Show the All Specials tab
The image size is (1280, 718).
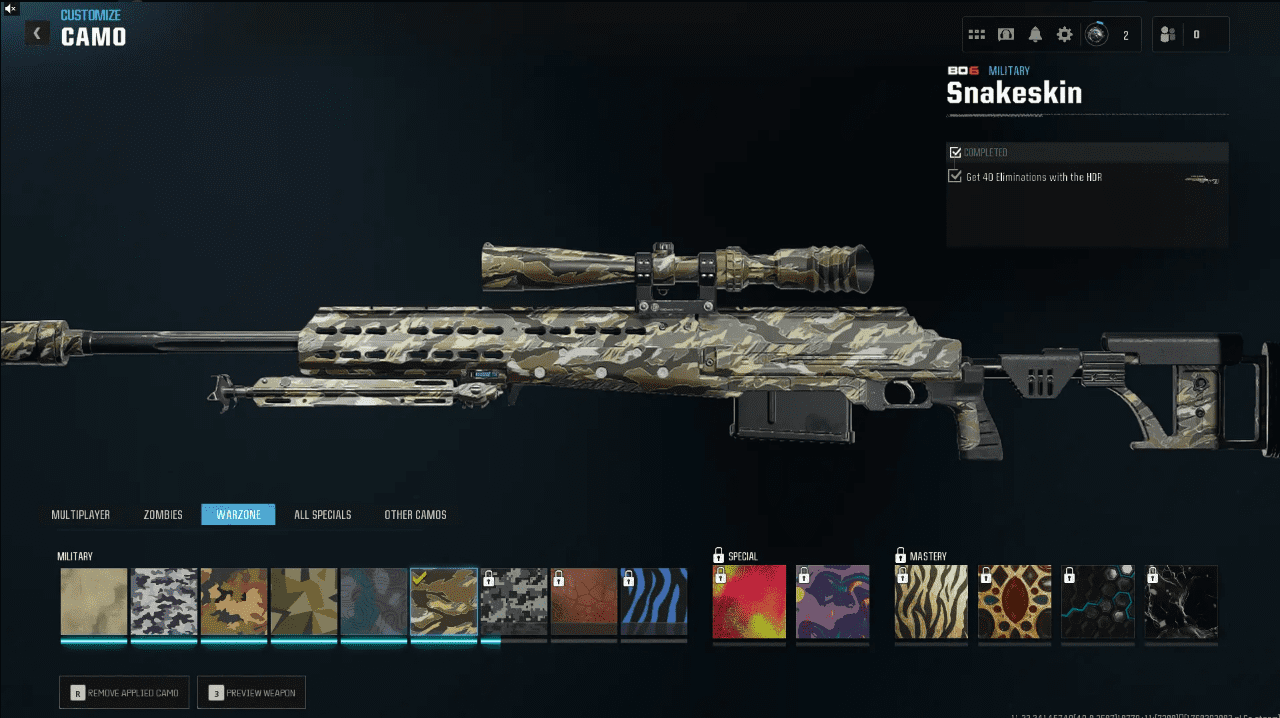click(x=322, y=515)
